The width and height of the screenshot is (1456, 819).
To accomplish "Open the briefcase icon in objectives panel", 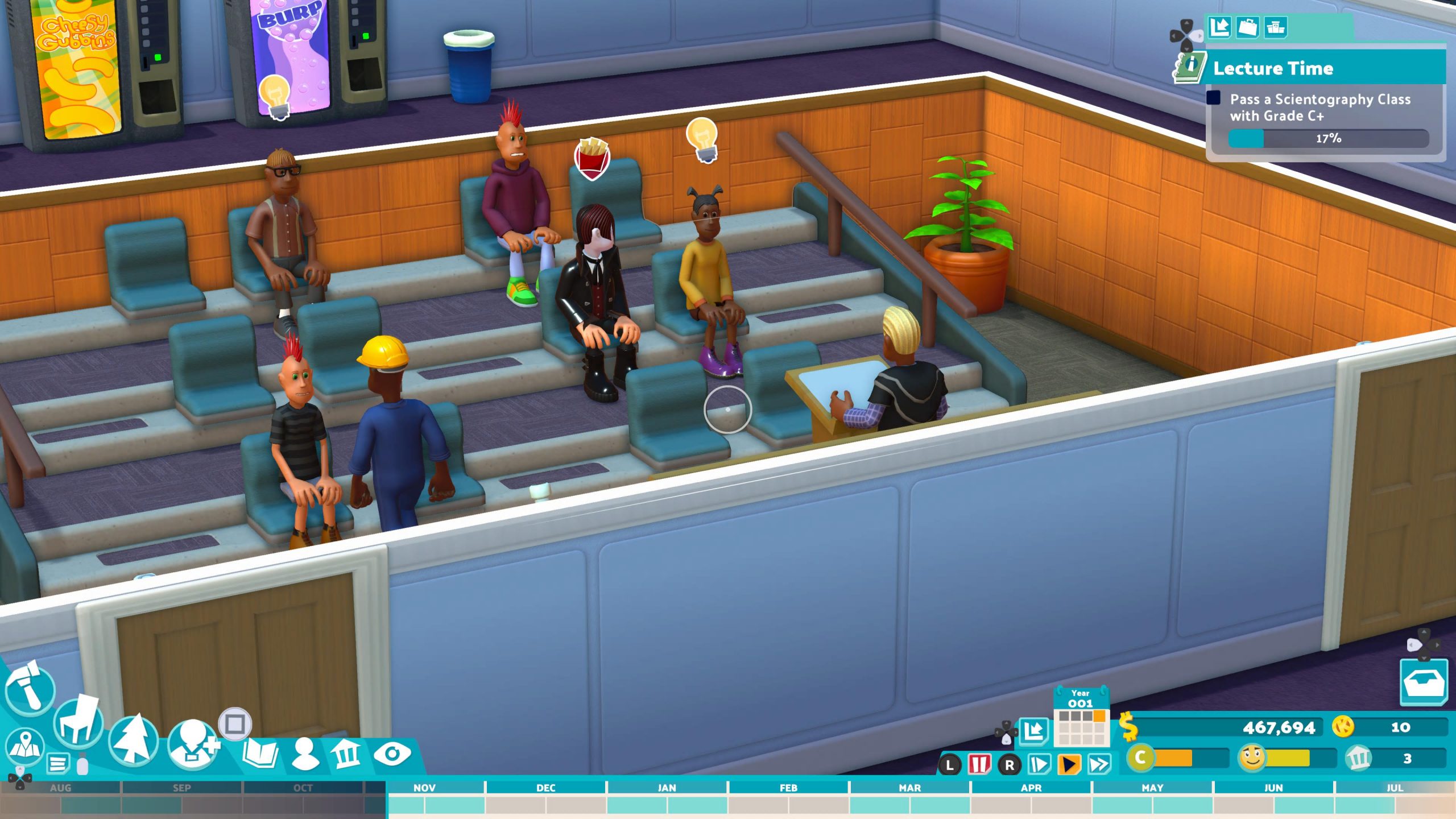I will (x=1248, y=27).
